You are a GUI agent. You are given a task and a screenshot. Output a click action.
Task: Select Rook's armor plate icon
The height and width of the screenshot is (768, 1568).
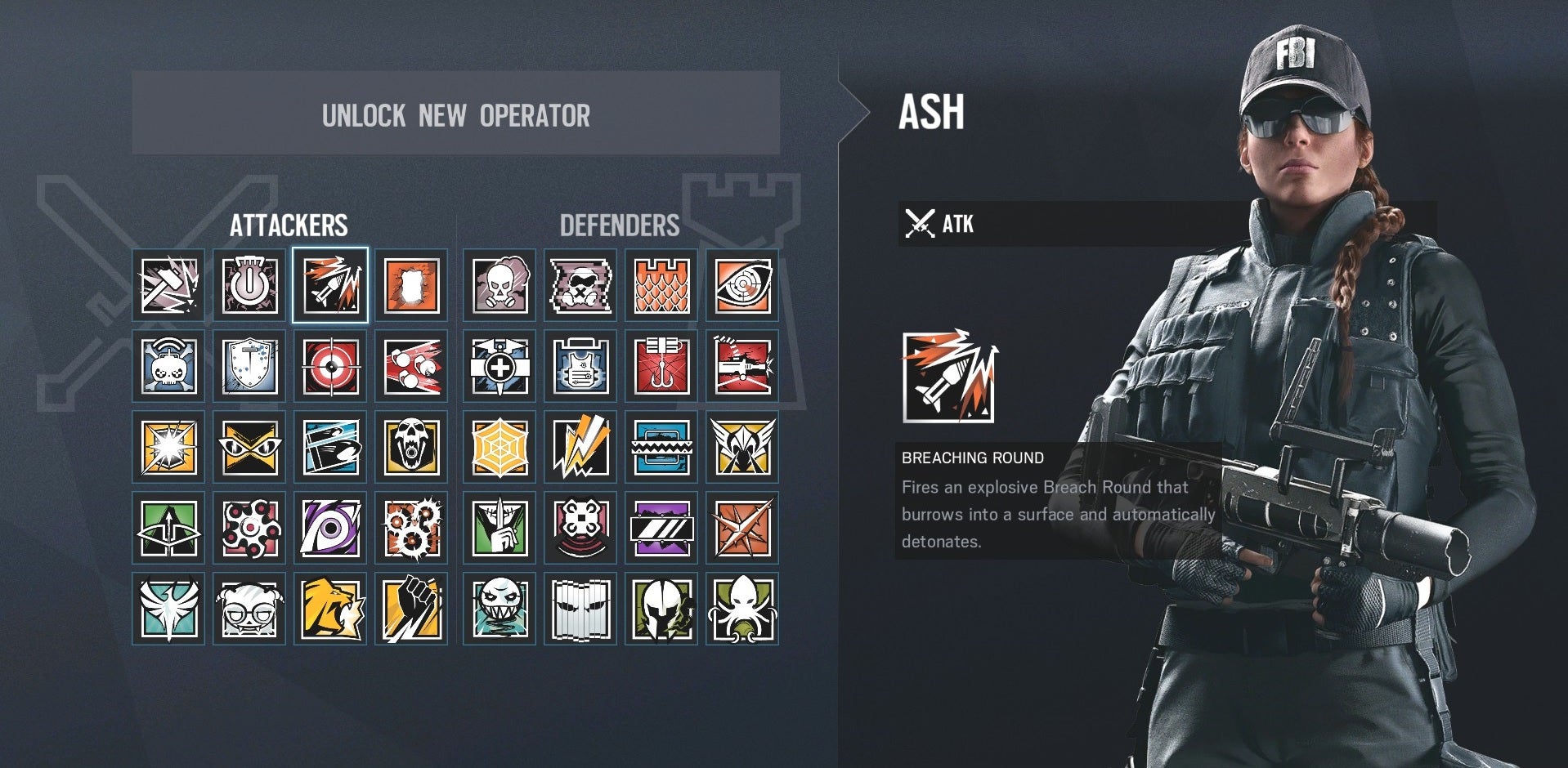[579, 366]
